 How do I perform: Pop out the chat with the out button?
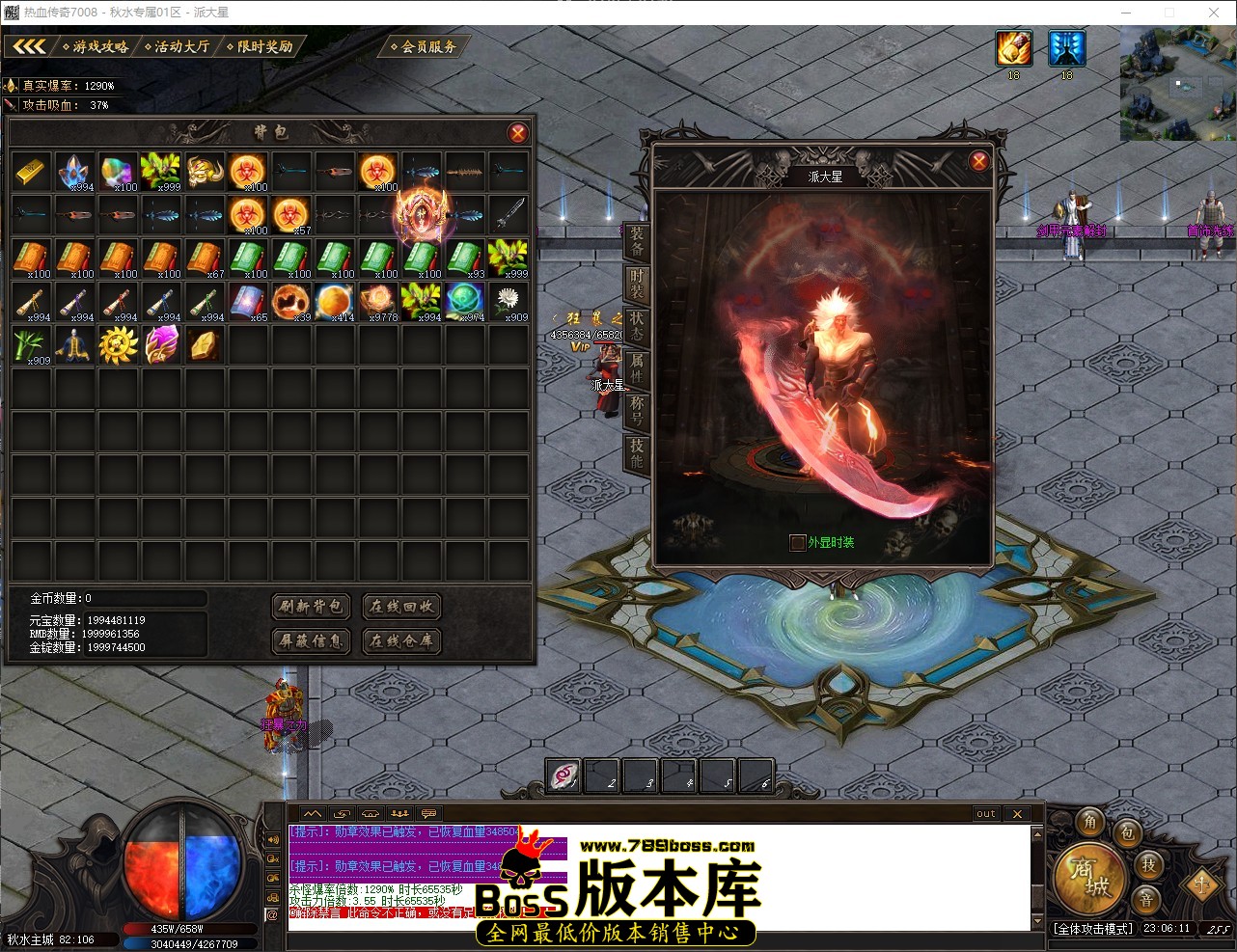pyautogui.click(x=985, y=813)
